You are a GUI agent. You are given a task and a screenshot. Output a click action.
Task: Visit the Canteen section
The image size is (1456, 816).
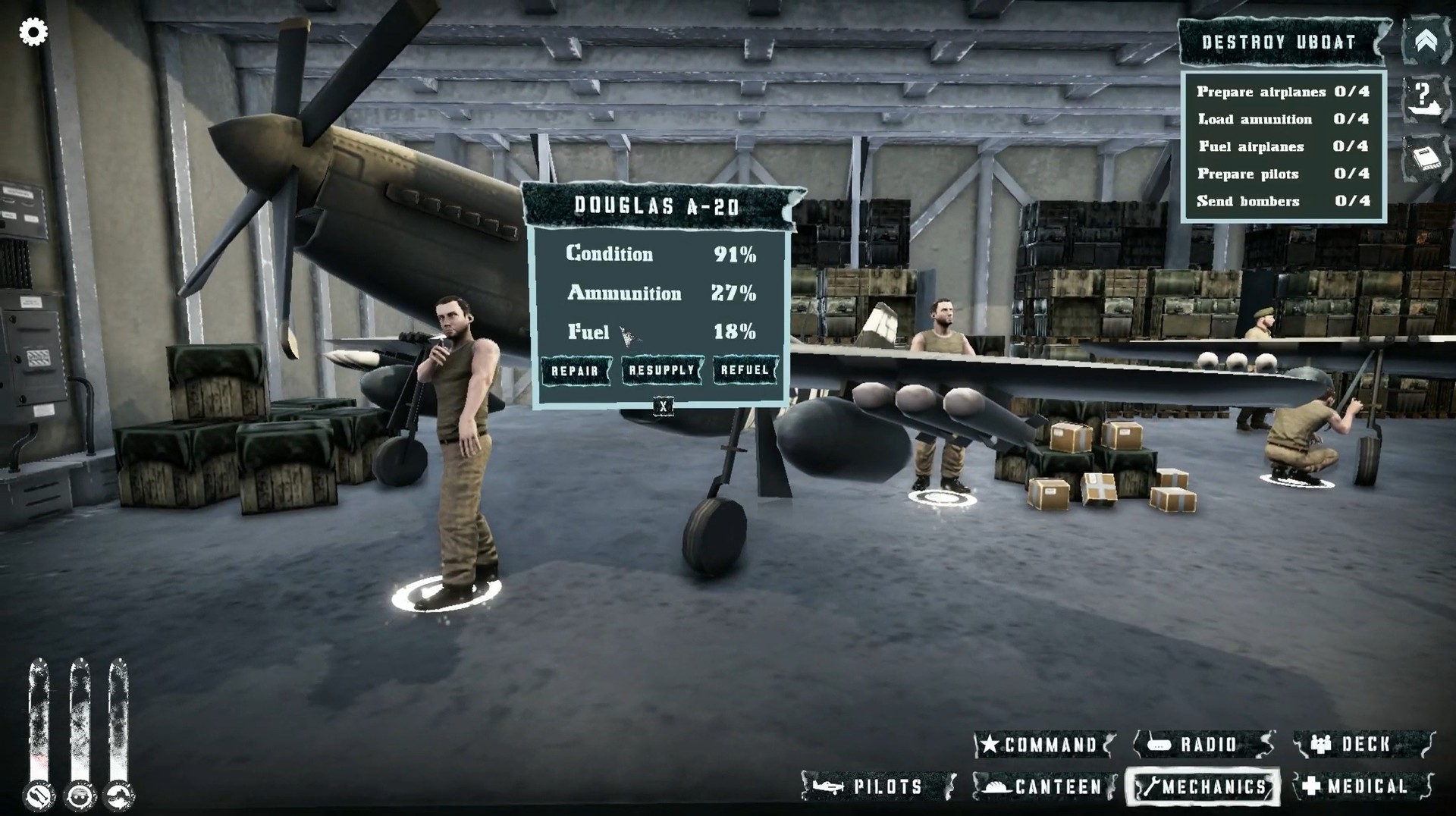coord(1044,786)
